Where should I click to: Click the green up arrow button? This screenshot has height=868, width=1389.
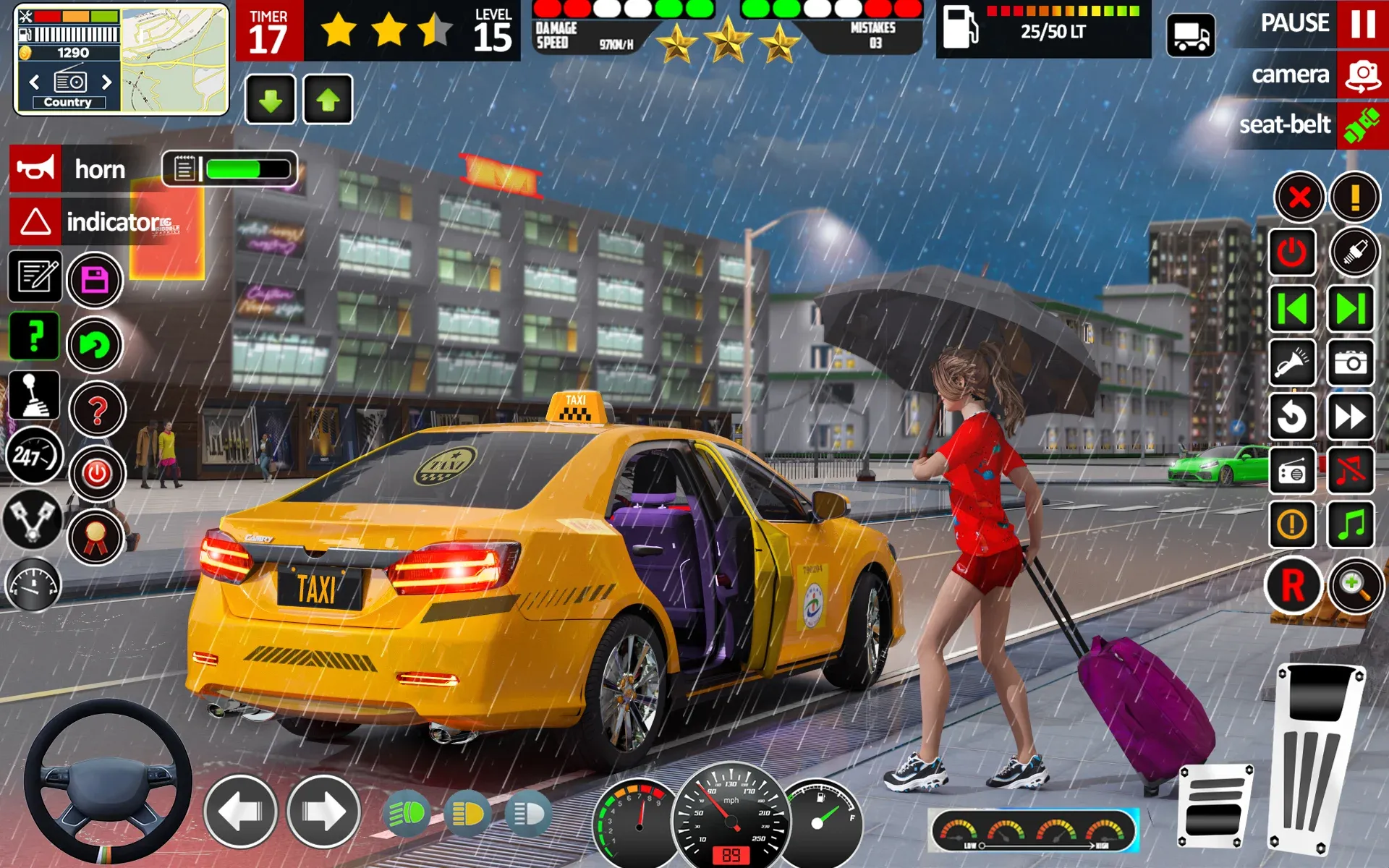[x=328, y=100]
